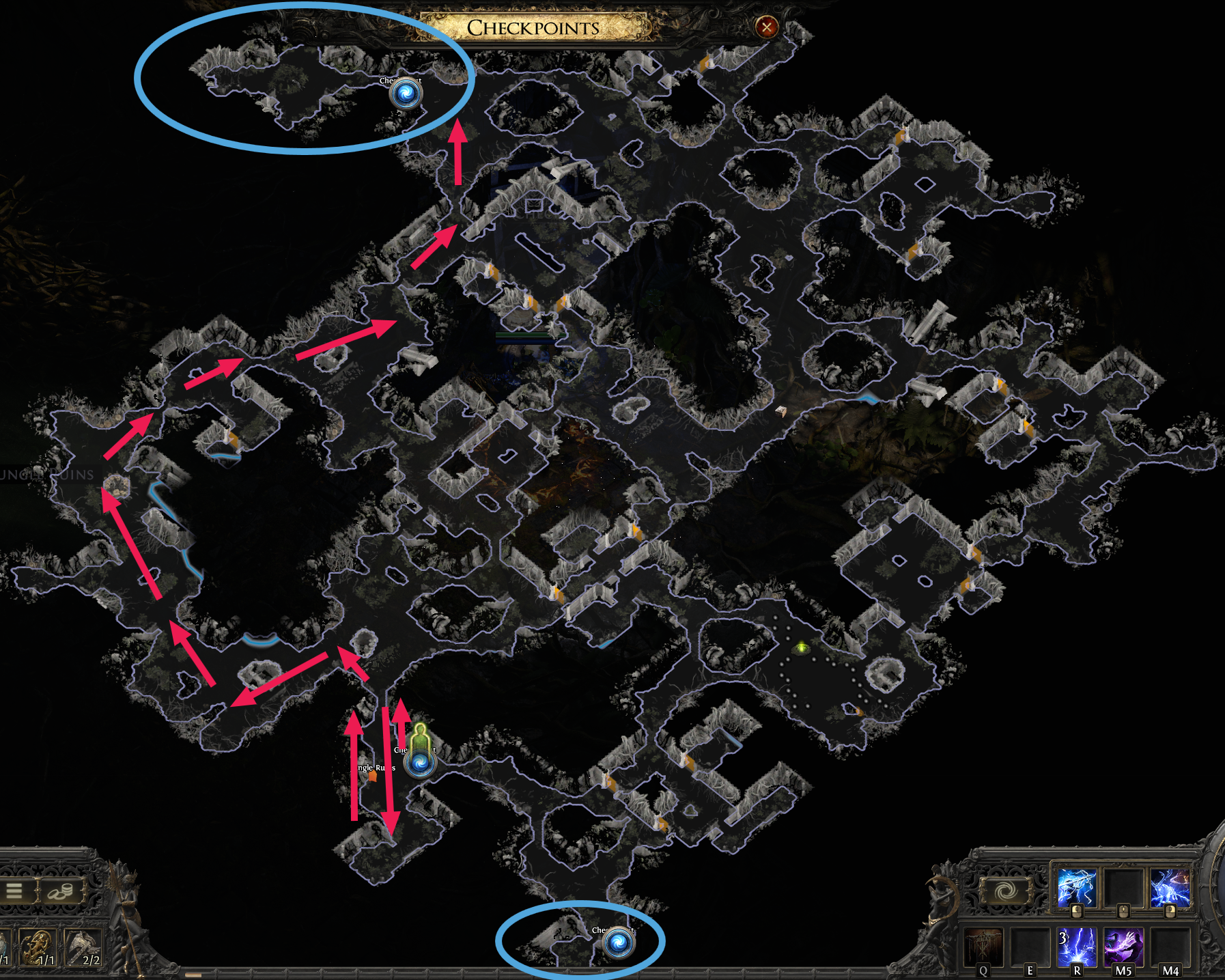The height and width of the screenshot is (980, 1225).
Task: Click the middle mouse button binding indicator
Action: pos(1124,912)
